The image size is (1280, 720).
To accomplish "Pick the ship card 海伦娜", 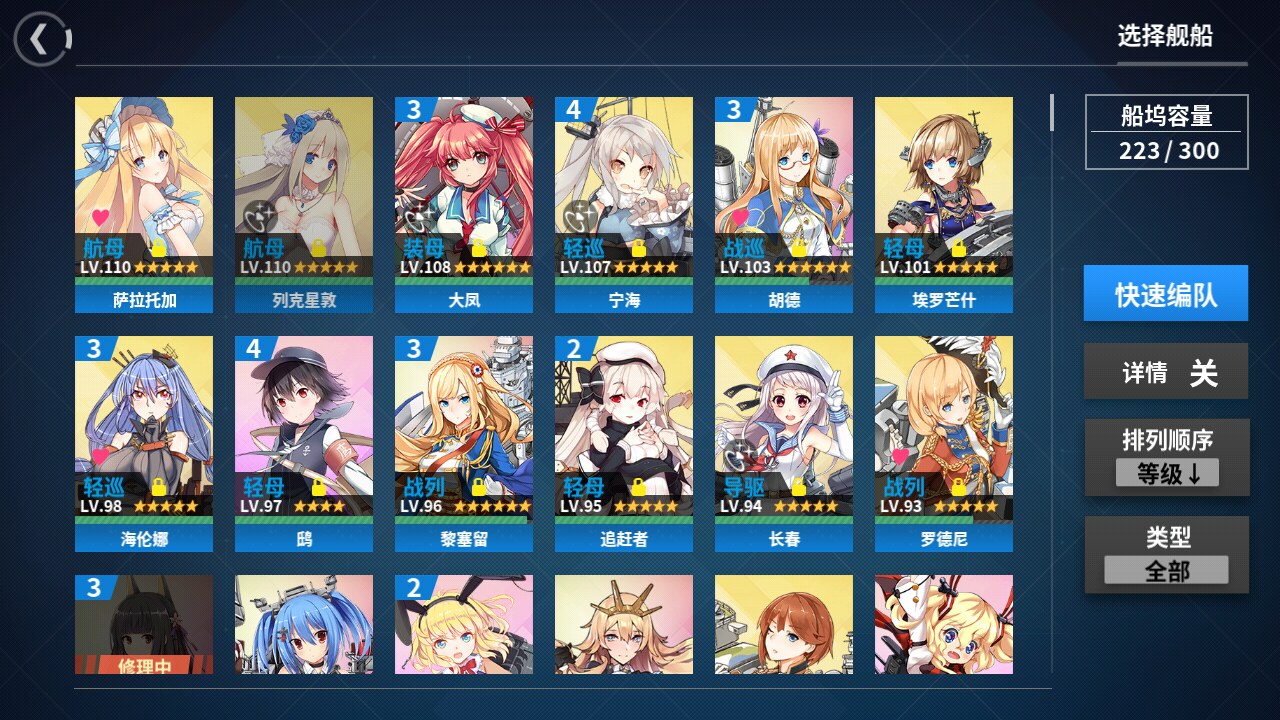I will (x=144, y=443).
